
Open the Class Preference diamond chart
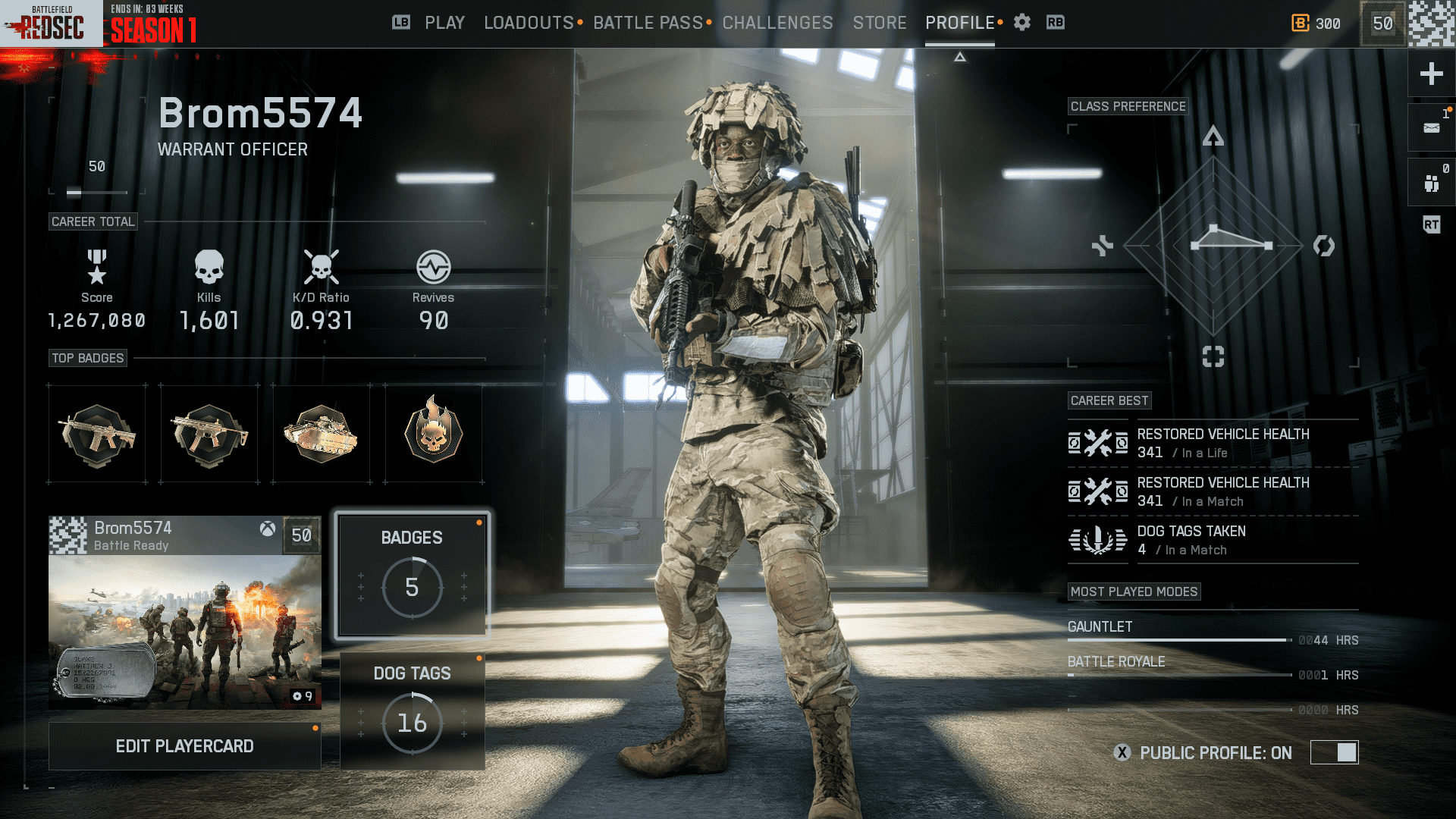tap(1213, 246)
